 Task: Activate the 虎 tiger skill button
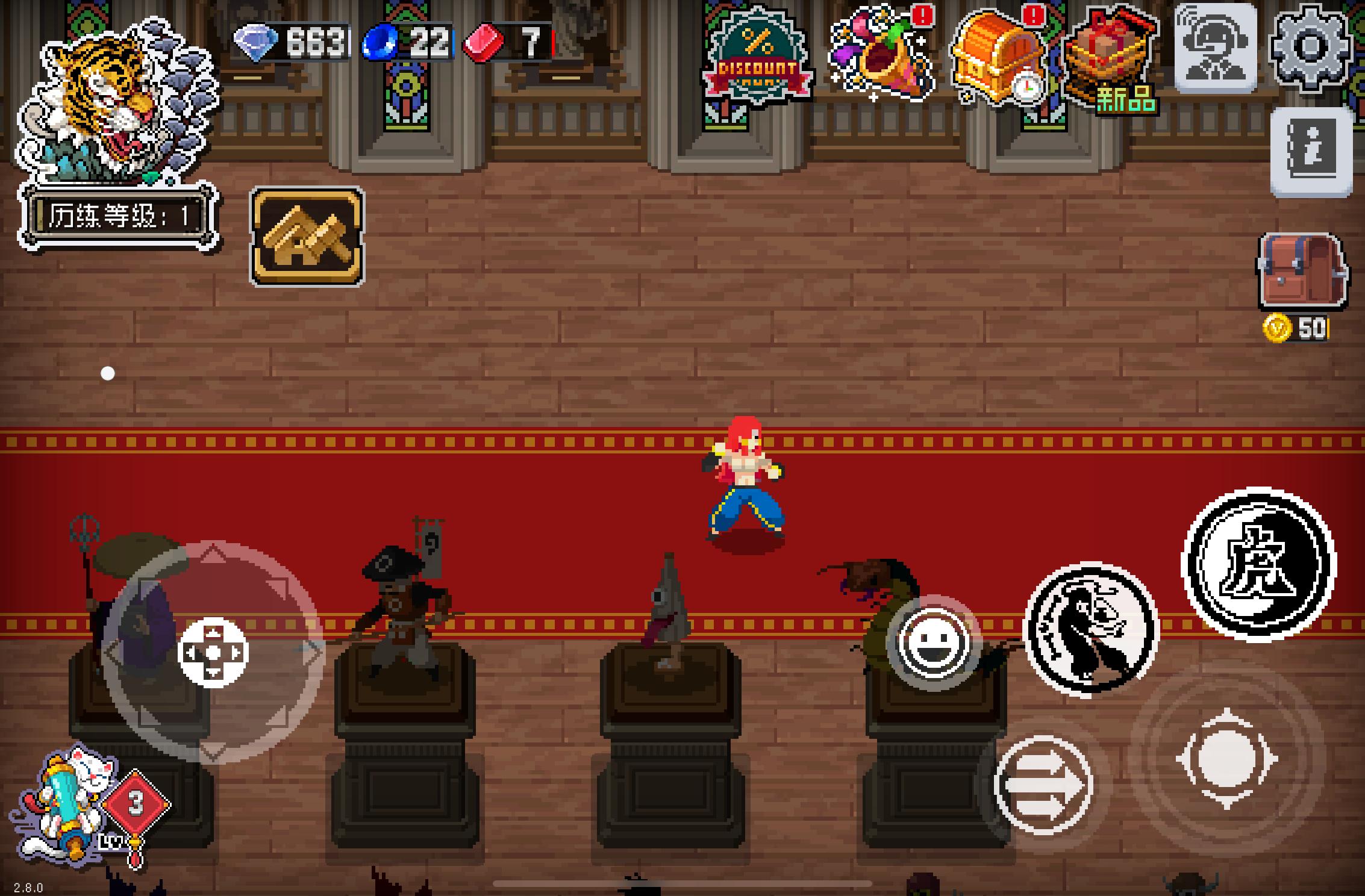1259,564
